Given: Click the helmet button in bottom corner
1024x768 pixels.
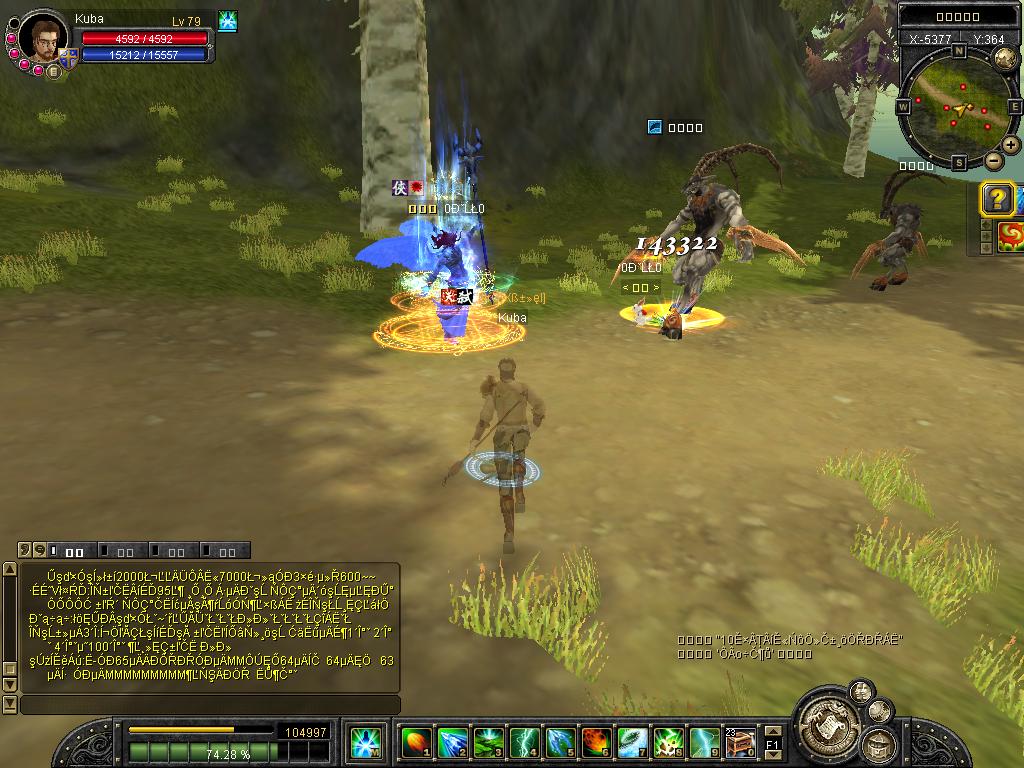Looking at the screenshot, I should coord(877,745).
